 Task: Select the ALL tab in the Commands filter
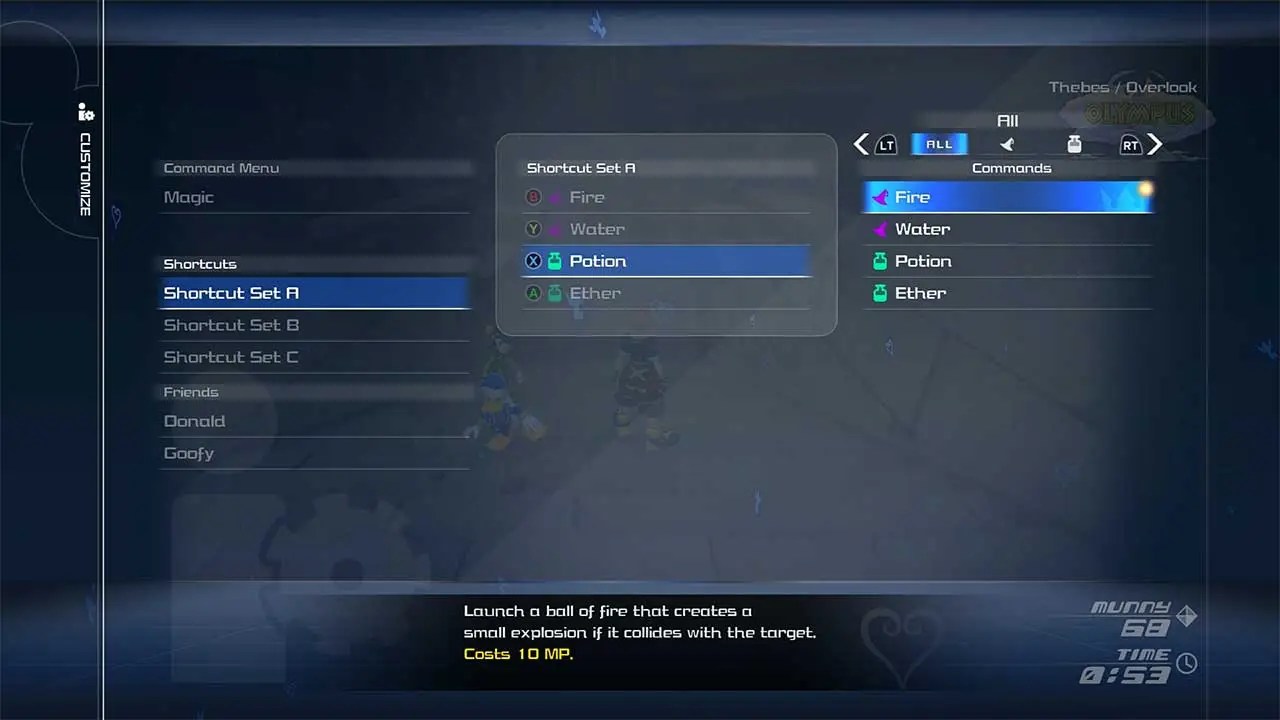click(938, 144)
